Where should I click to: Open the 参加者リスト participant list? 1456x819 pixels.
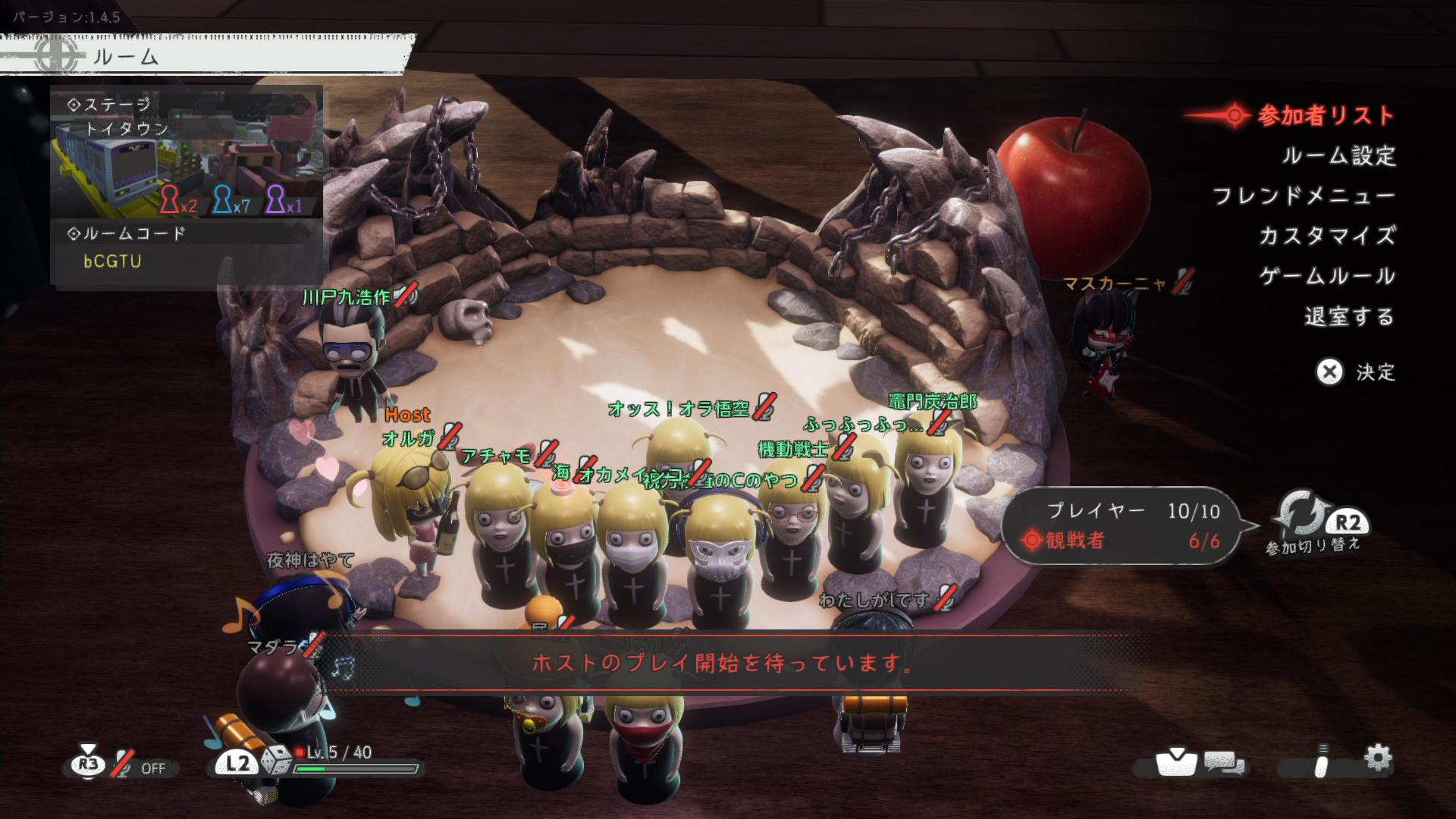coord(1325,116)
